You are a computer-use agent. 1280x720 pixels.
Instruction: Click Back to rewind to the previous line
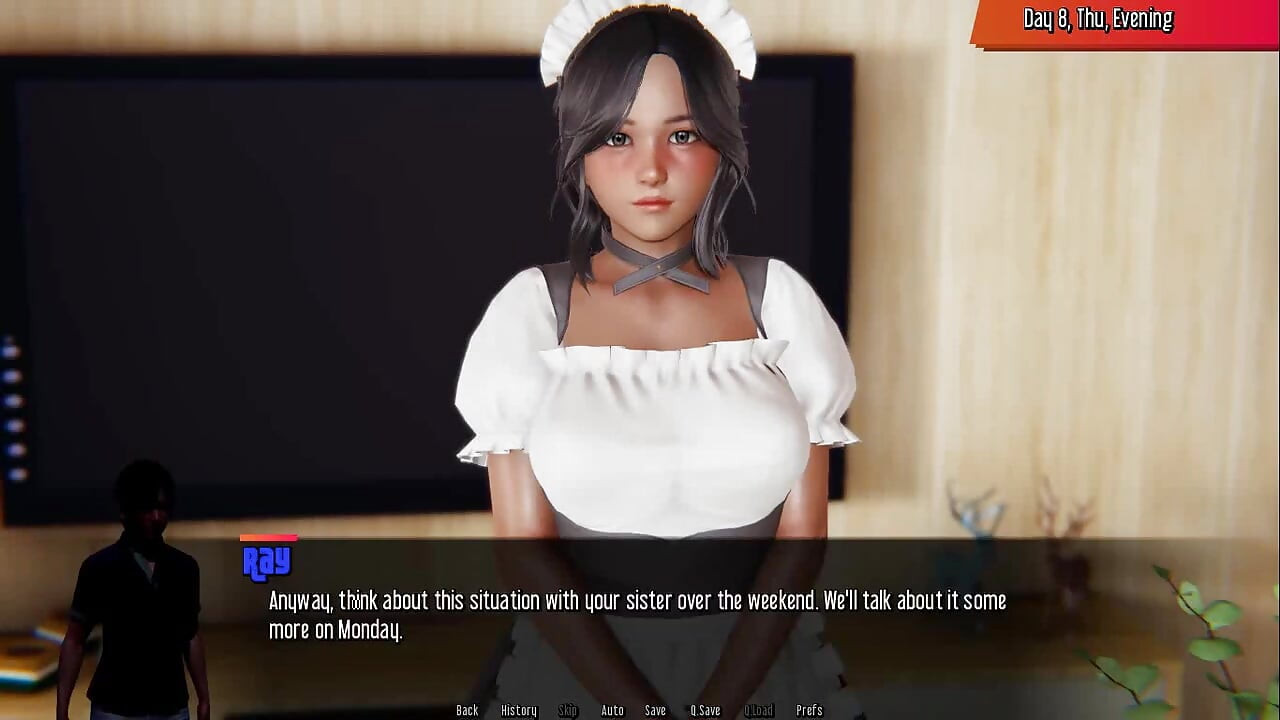pyautogui.click(x=466, y=710)
